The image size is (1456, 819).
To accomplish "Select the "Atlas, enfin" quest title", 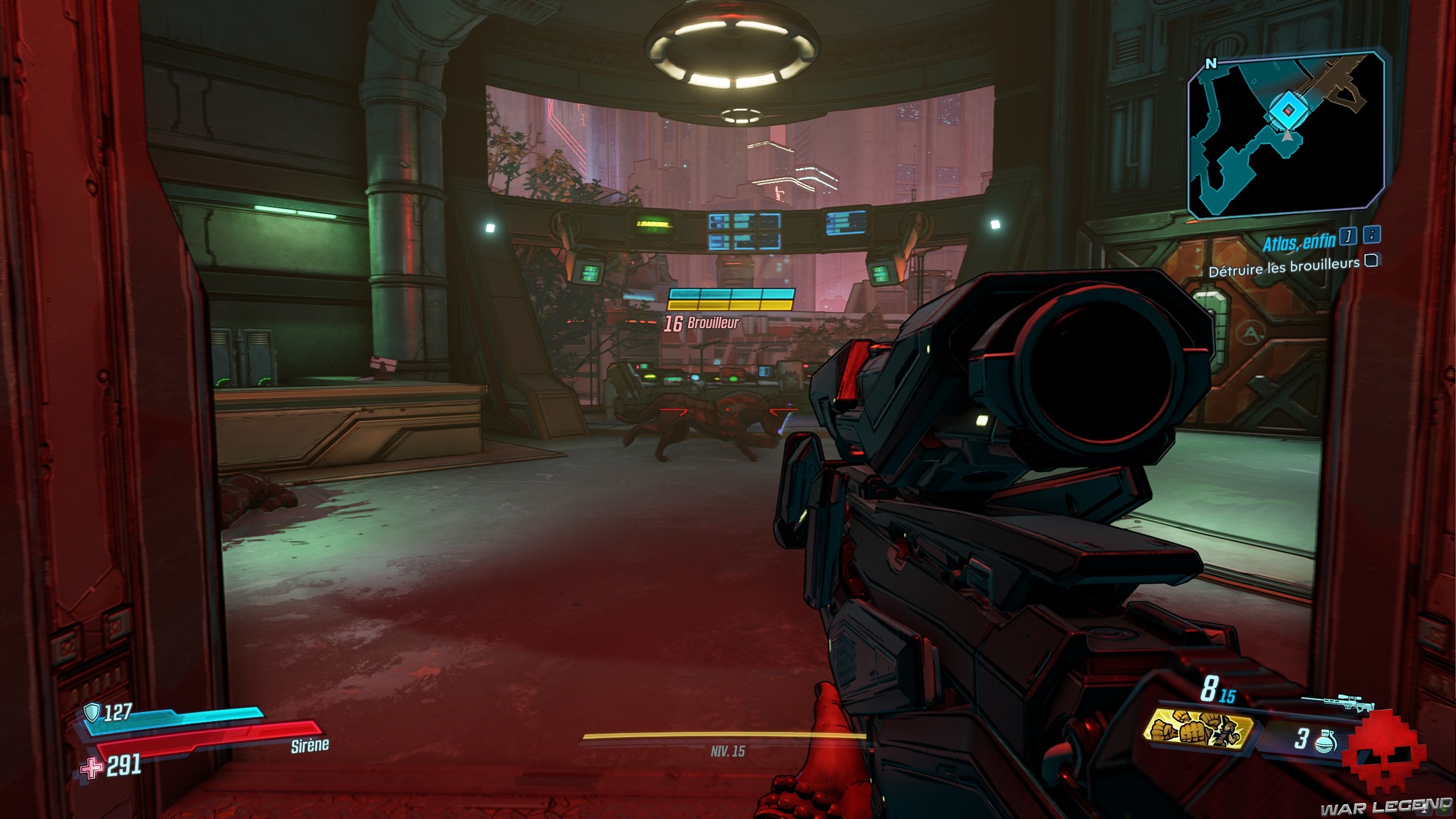I will click(x=1299, y=243).
